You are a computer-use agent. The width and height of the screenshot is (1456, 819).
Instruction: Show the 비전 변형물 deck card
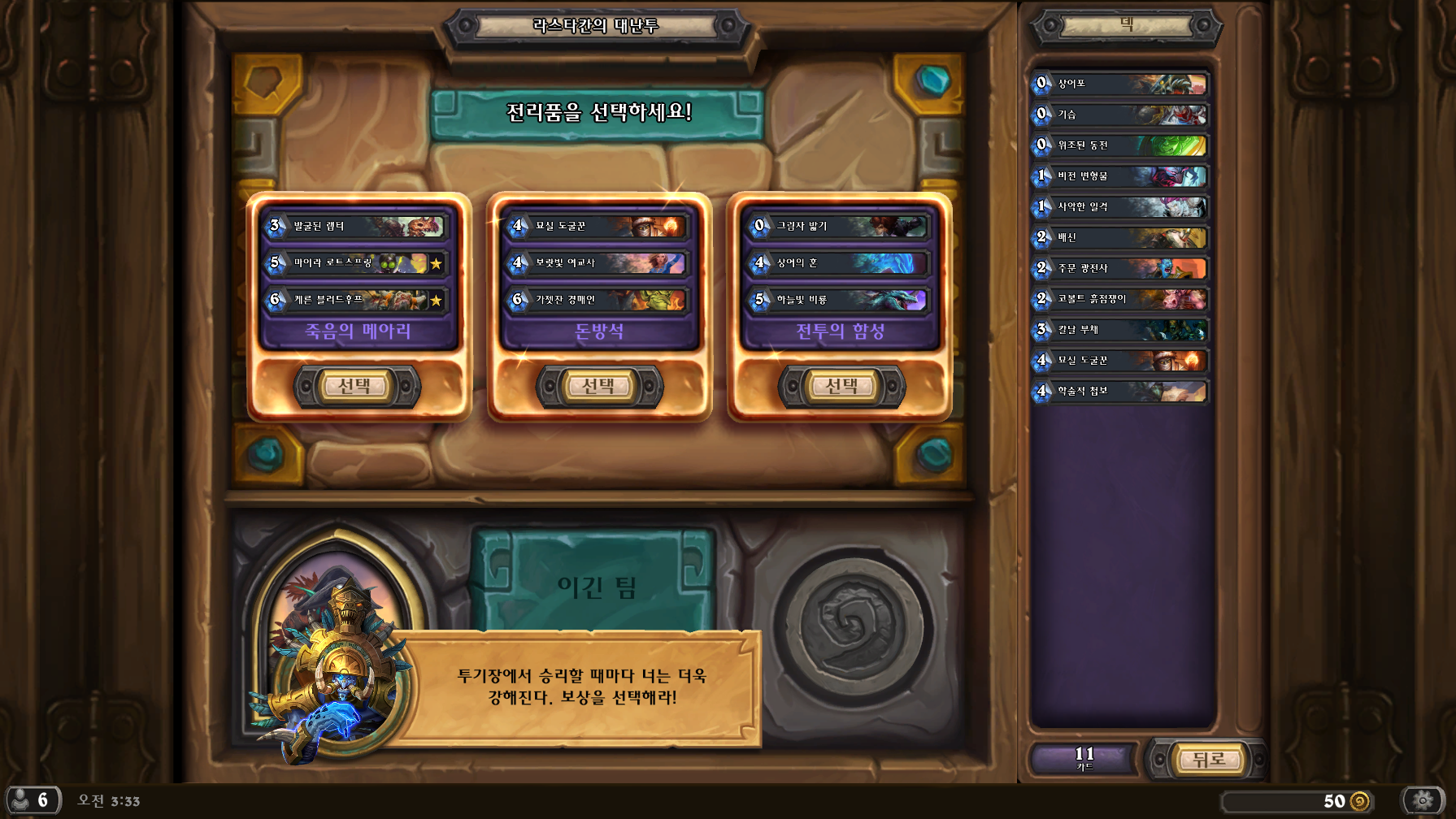point(1120,176)
